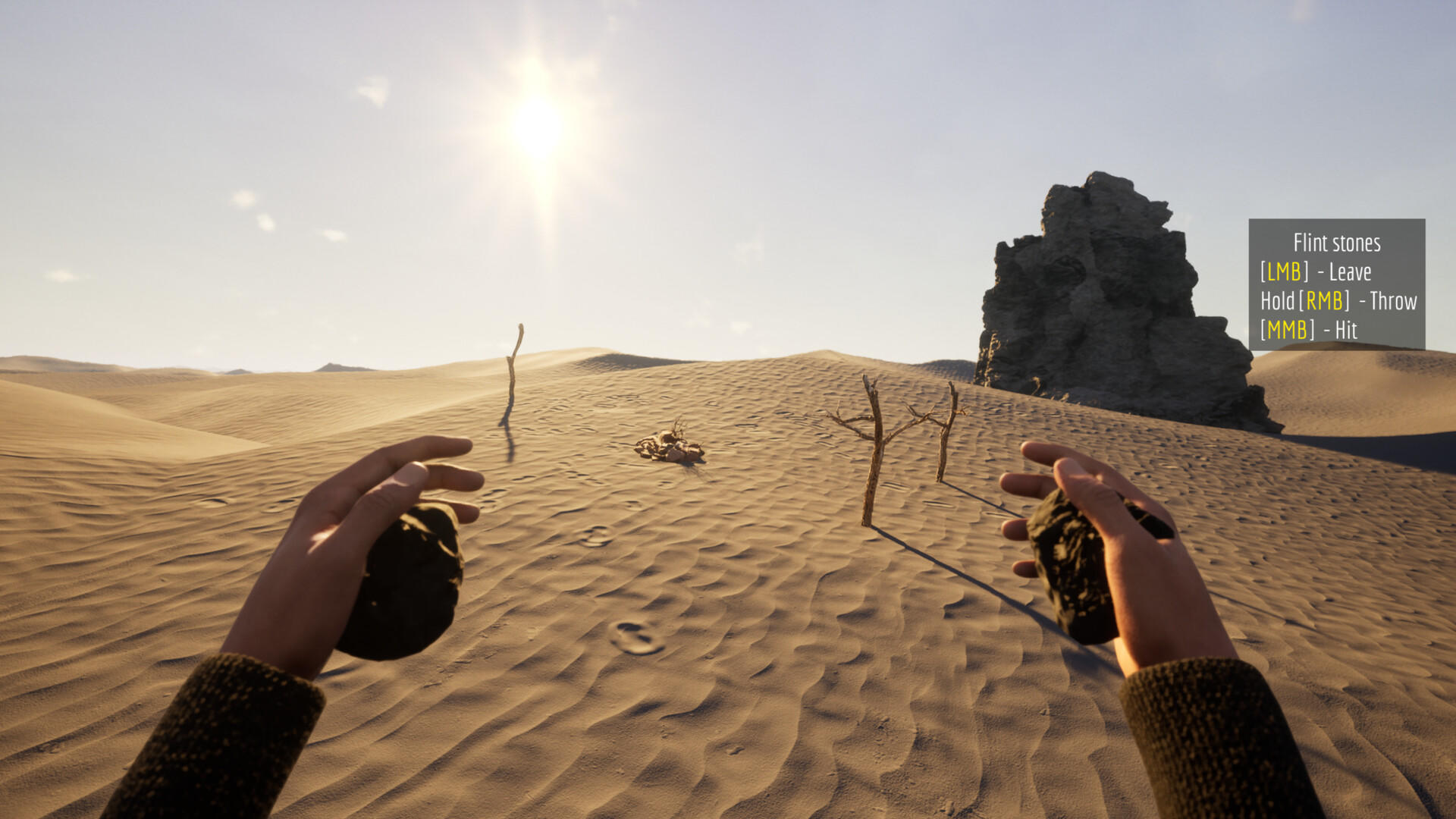Click the lone stick on the left dune

(x=514, y=379)
